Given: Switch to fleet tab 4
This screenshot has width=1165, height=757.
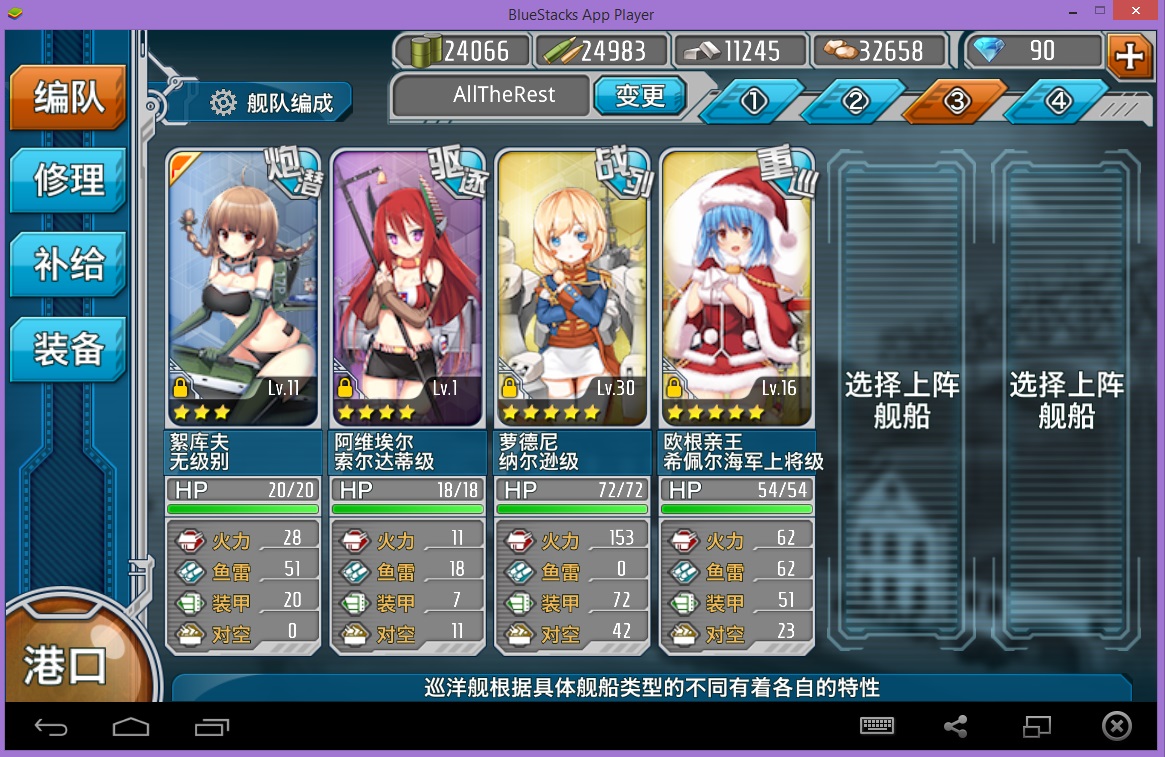Looking at the screenshot, I should pyautogui.click(x=1058, y=101).
